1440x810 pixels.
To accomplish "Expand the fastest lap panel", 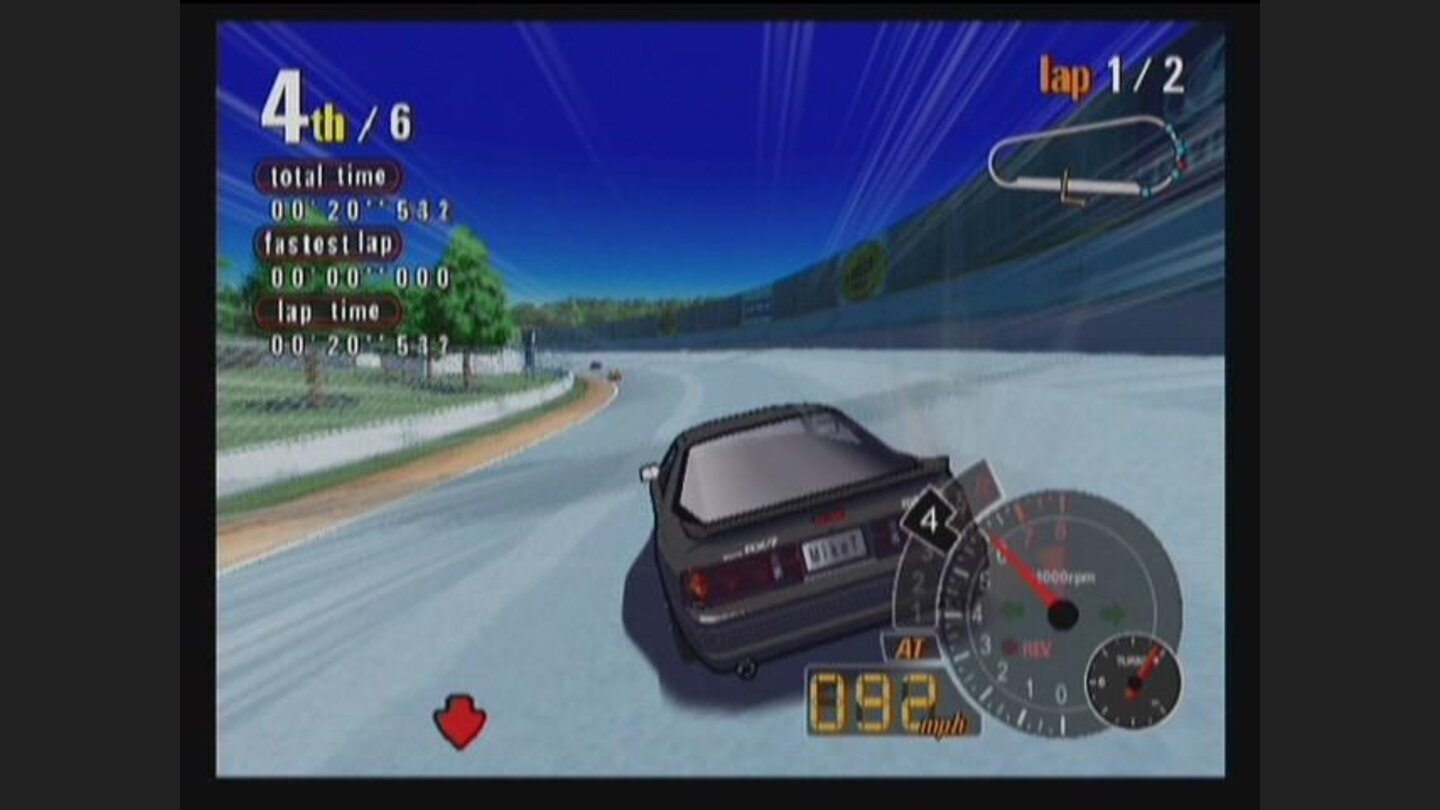I will point(330,244).
